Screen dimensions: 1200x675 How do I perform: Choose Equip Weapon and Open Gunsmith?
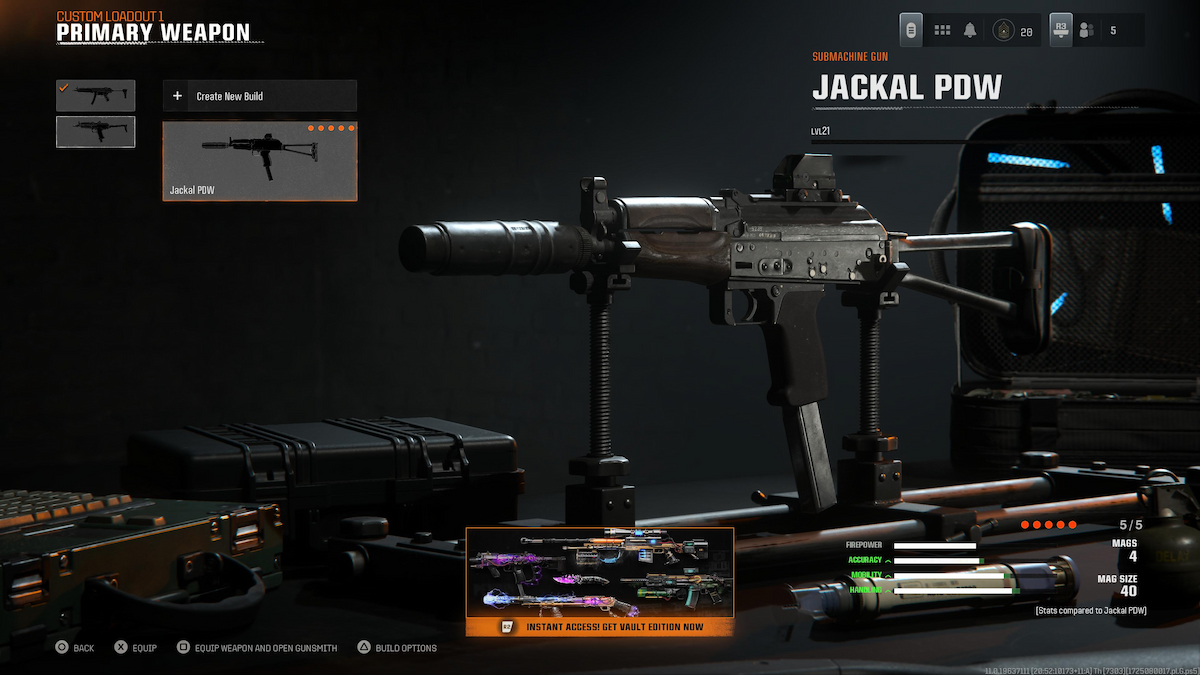click(257, 648)
